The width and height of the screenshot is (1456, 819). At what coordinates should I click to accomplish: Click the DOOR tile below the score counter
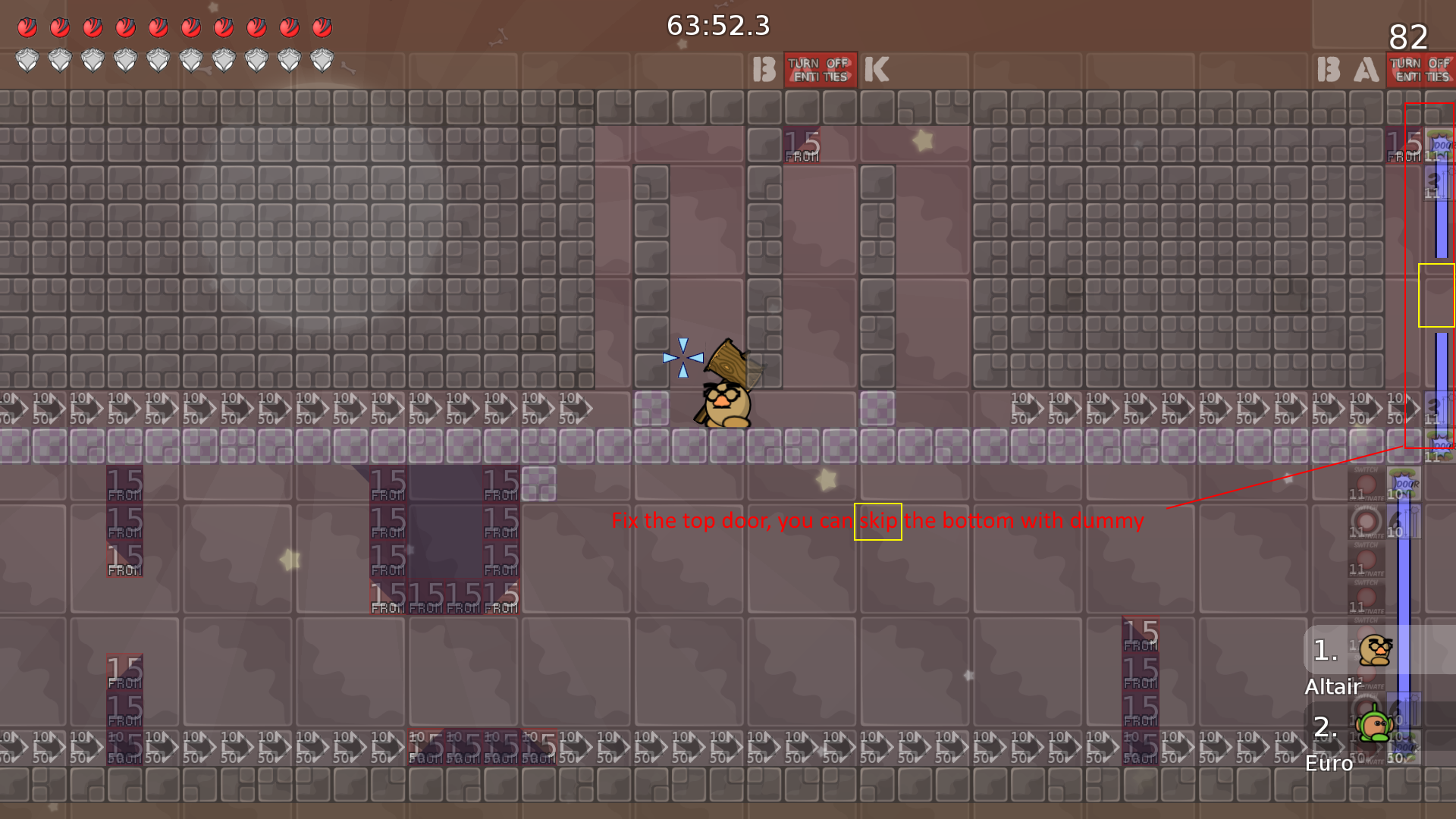(x=1439, y=146)
